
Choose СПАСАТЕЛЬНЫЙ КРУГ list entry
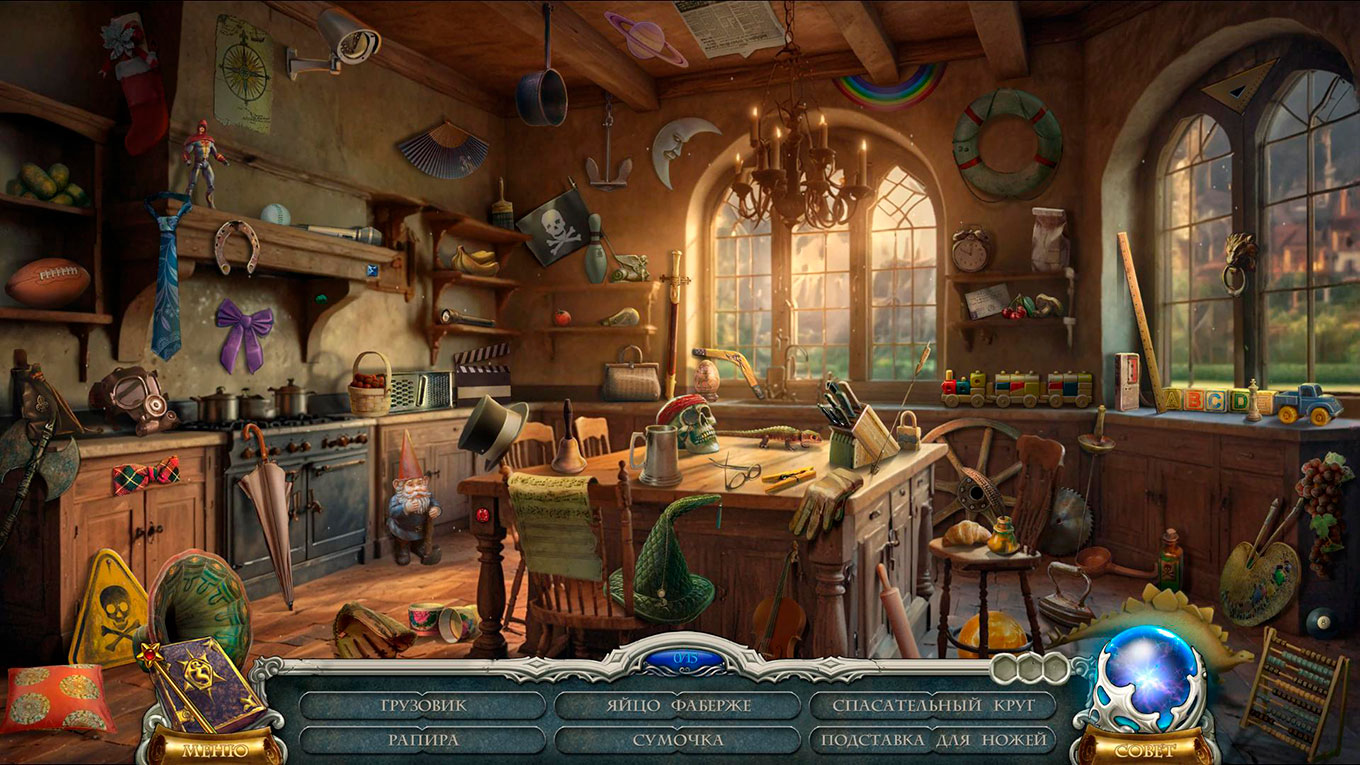932,705
